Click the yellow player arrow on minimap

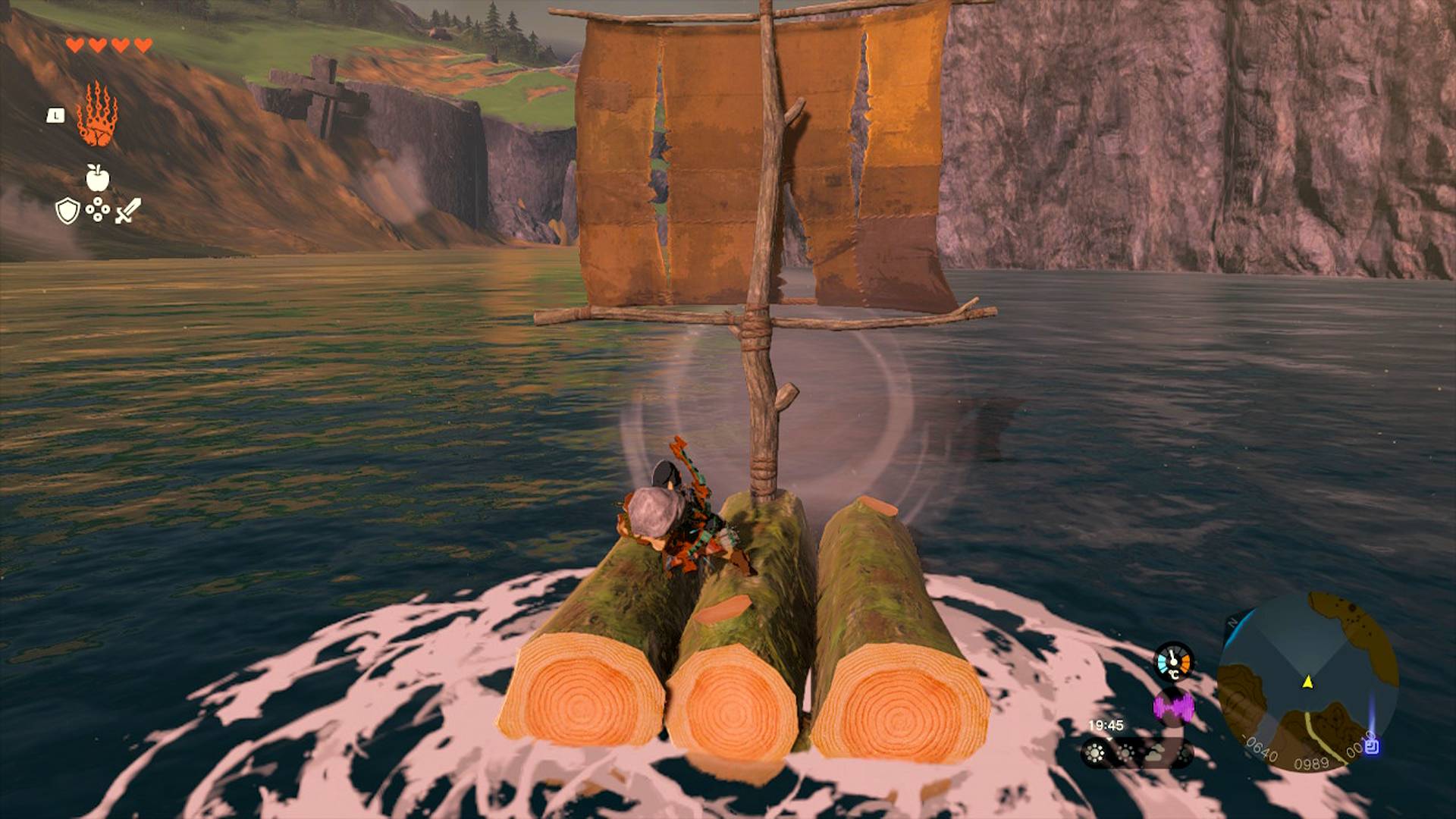pos(1307,682)
